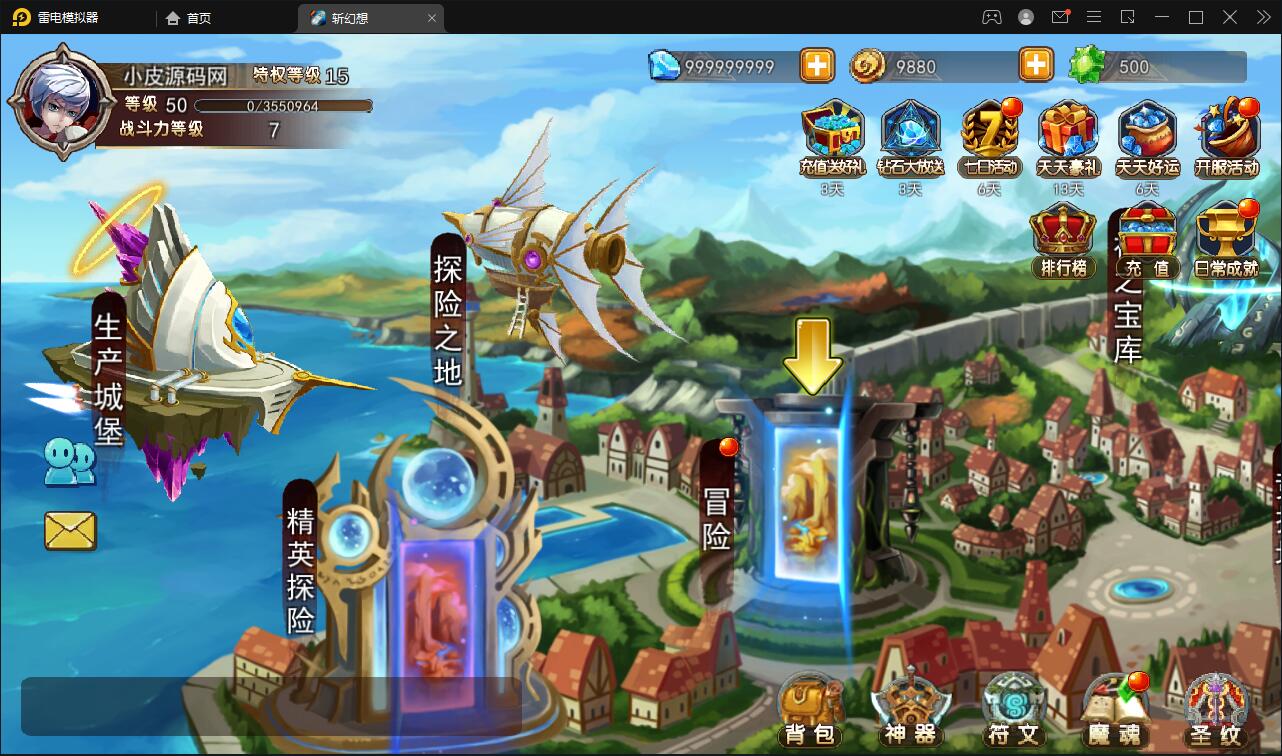Open the friends list icon
This screenshot has height=756, width=1282.
pyautogui.click(x=69, y=463)
